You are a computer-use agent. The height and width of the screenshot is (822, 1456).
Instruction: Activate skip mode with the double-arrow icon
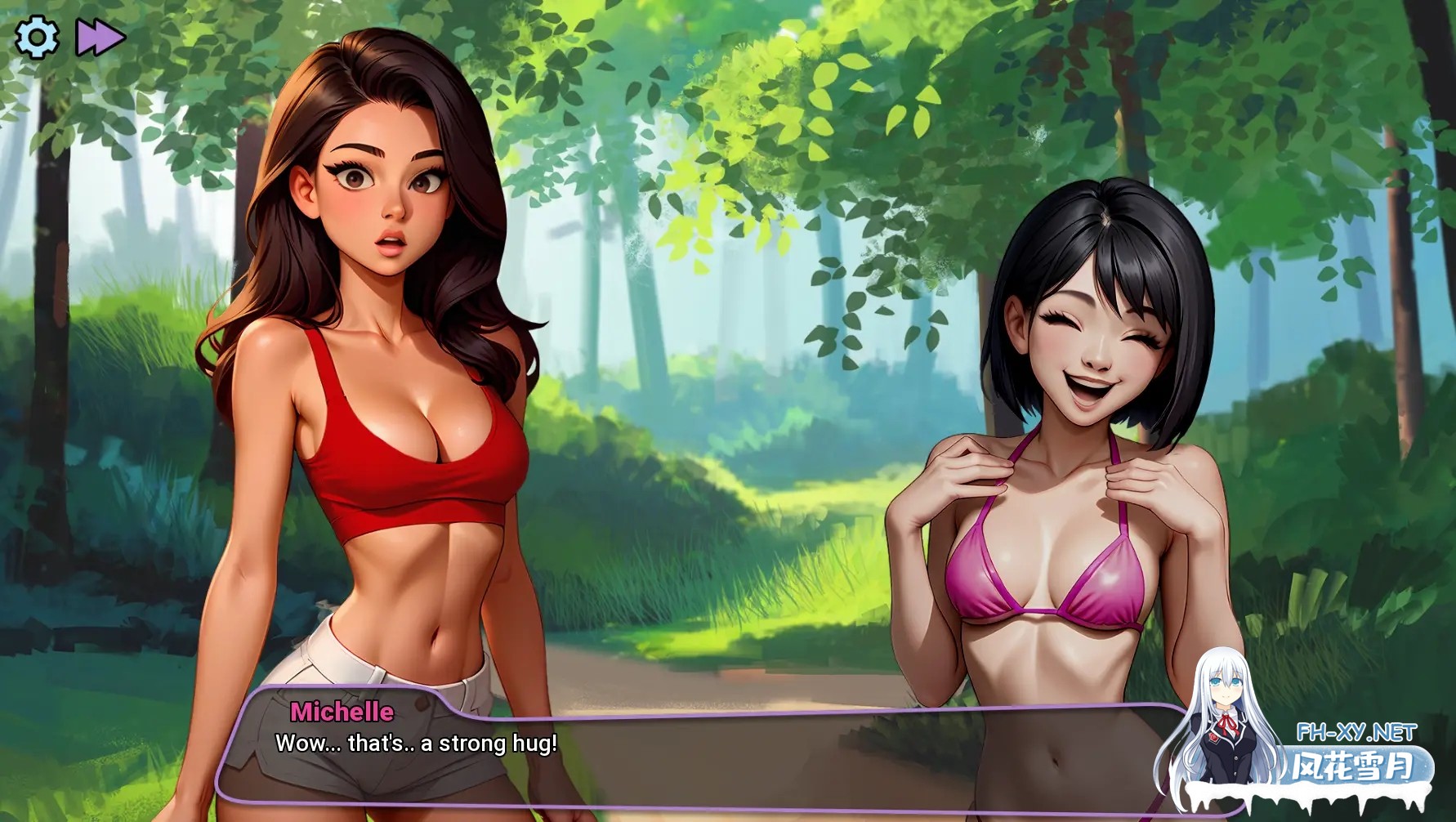point(99,36)
